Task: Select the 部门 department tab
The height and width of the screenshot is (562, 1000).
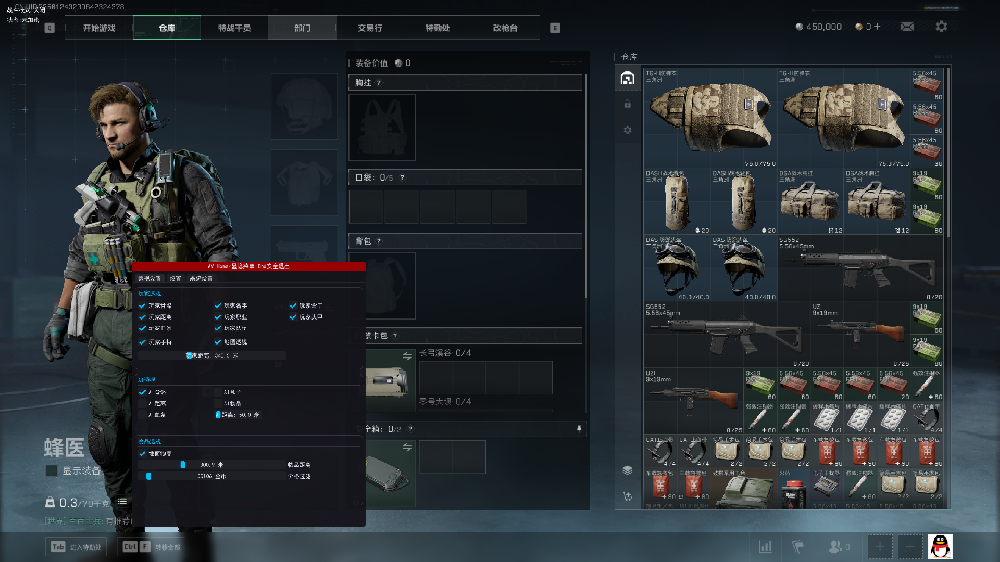Action: [x=302, y=28]
